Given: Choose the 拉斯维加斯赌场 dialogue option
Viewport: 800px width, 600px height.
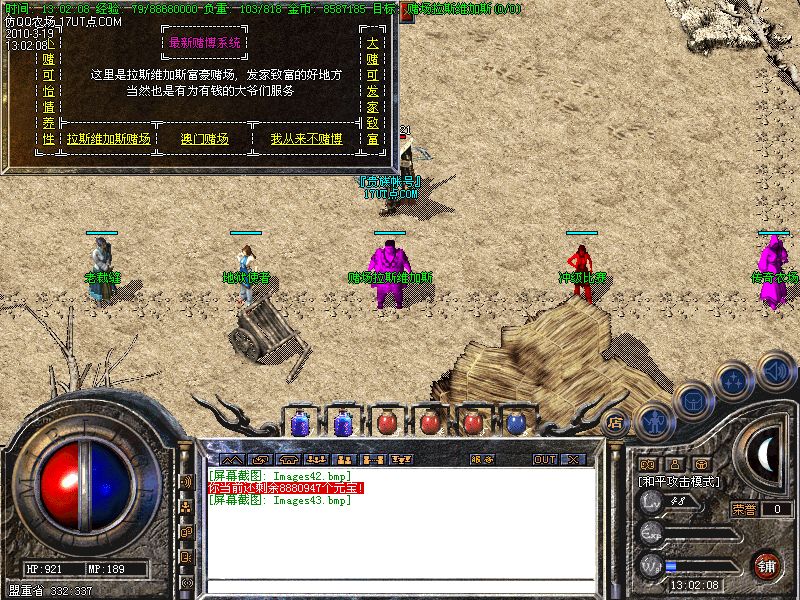Looking at the screenshot, I should coord(108,139).
